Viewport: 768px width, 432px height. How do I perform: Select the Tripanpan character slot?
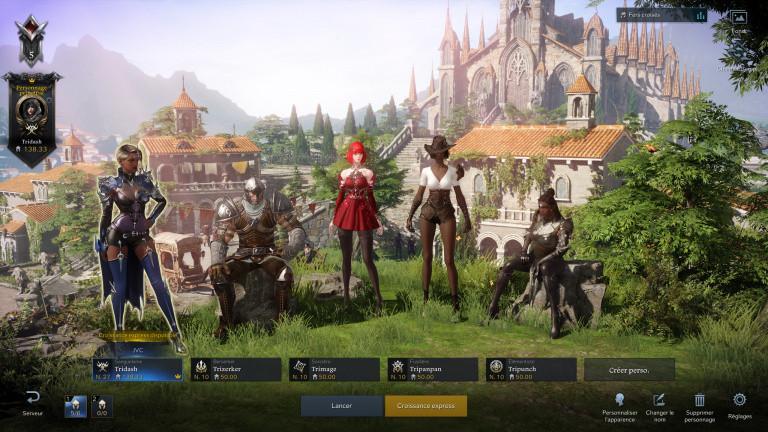click(432, 370)
